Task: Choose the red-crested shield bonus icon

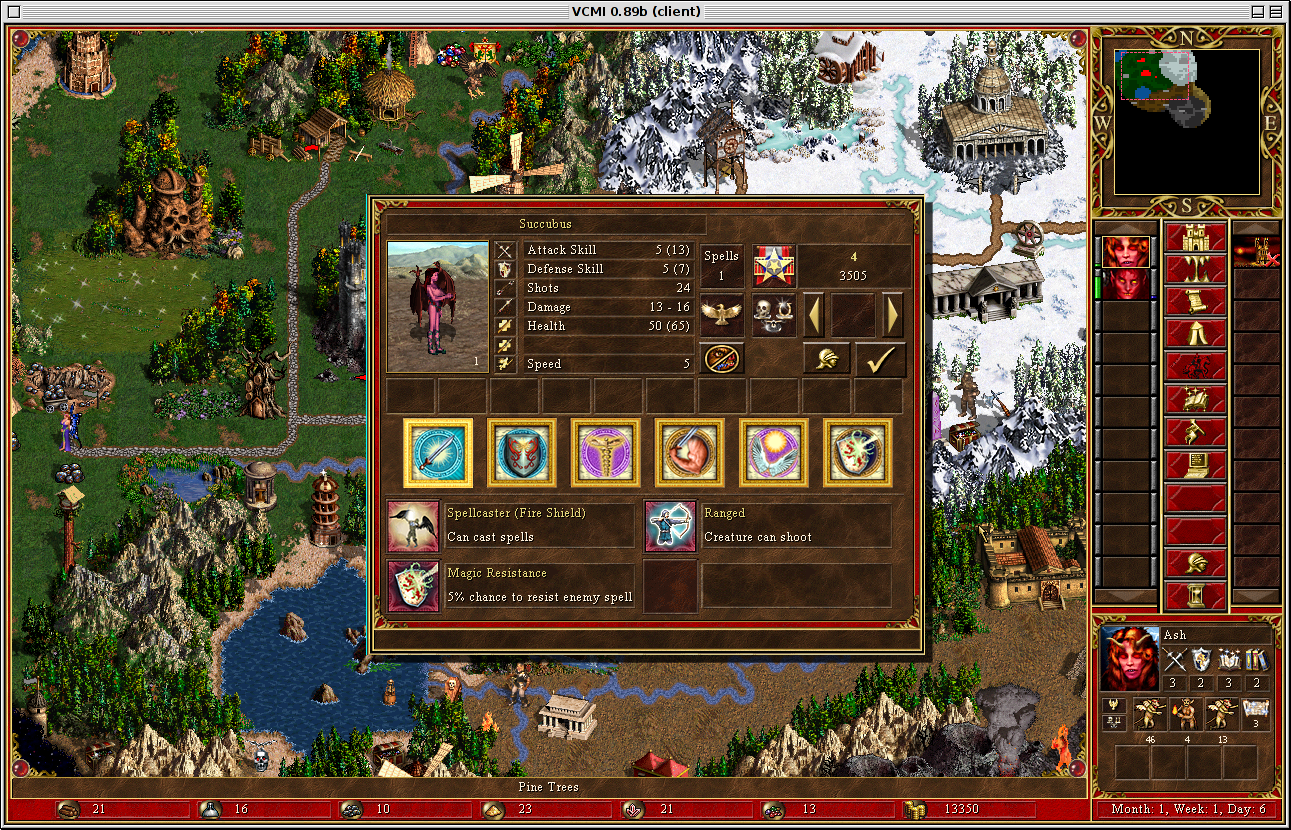Action: click(522, 453)
